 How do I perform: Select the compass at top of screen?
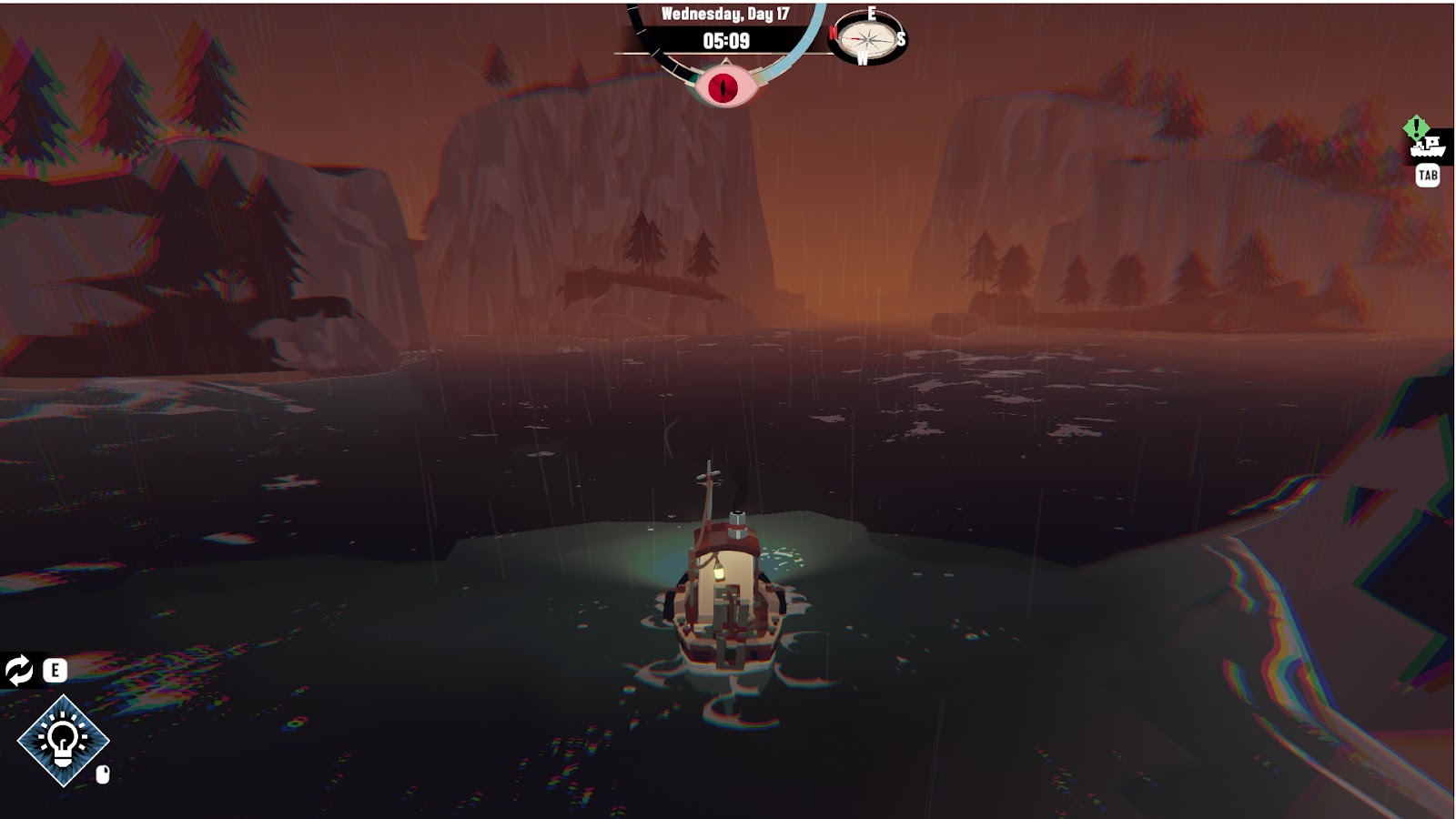click(x=867, y=38)
